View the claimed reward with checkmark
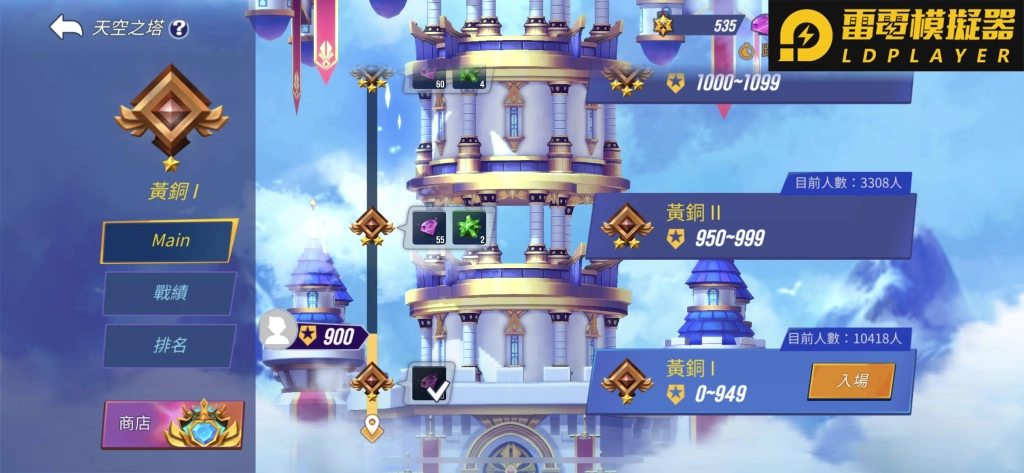Image resolution: width=1024 pixels, height=473 pixels. tap(431, 383)
